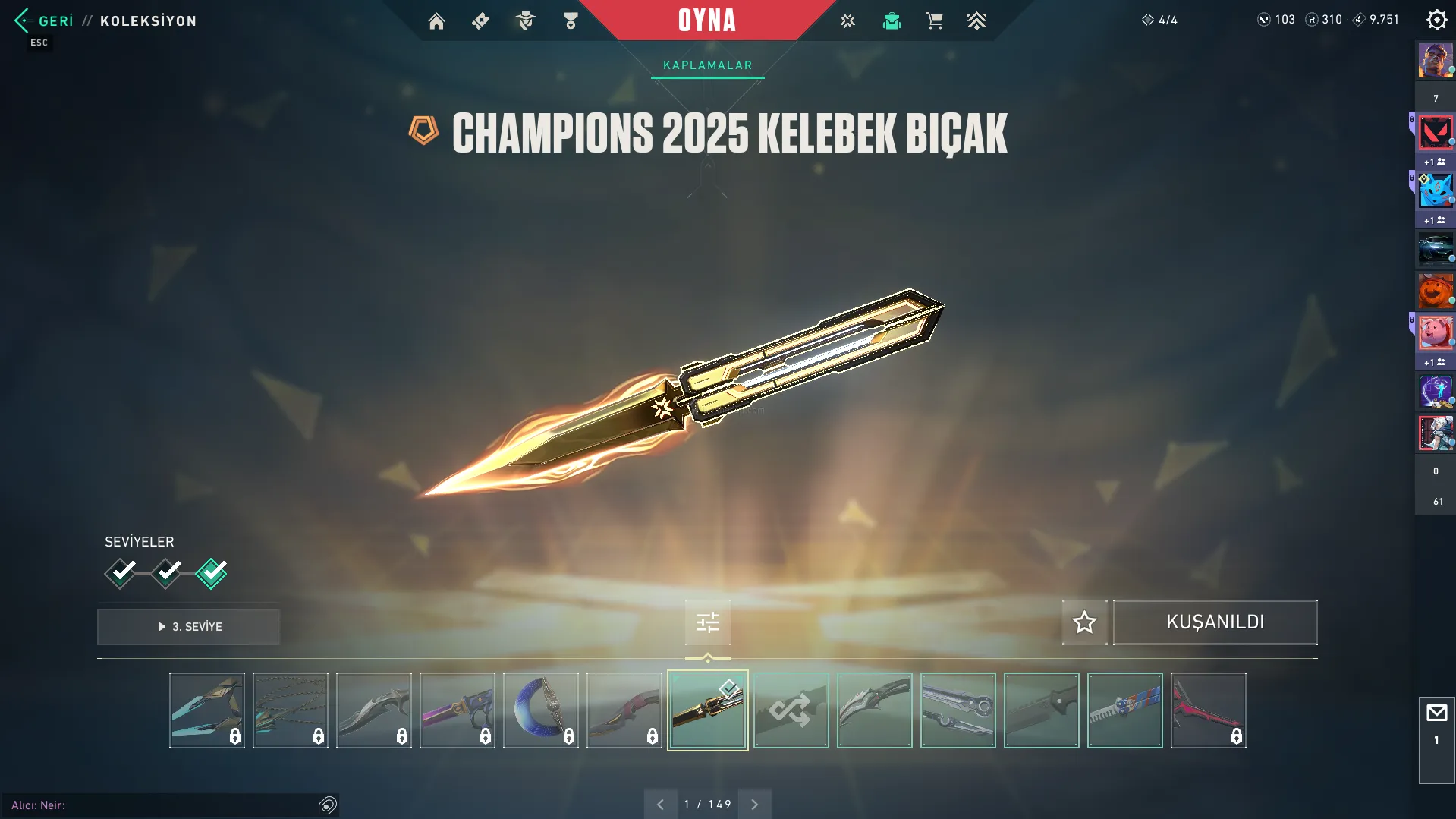Open settings gear icon
This screenshot has height=819, width=1456.
[x=1436, y=20]
